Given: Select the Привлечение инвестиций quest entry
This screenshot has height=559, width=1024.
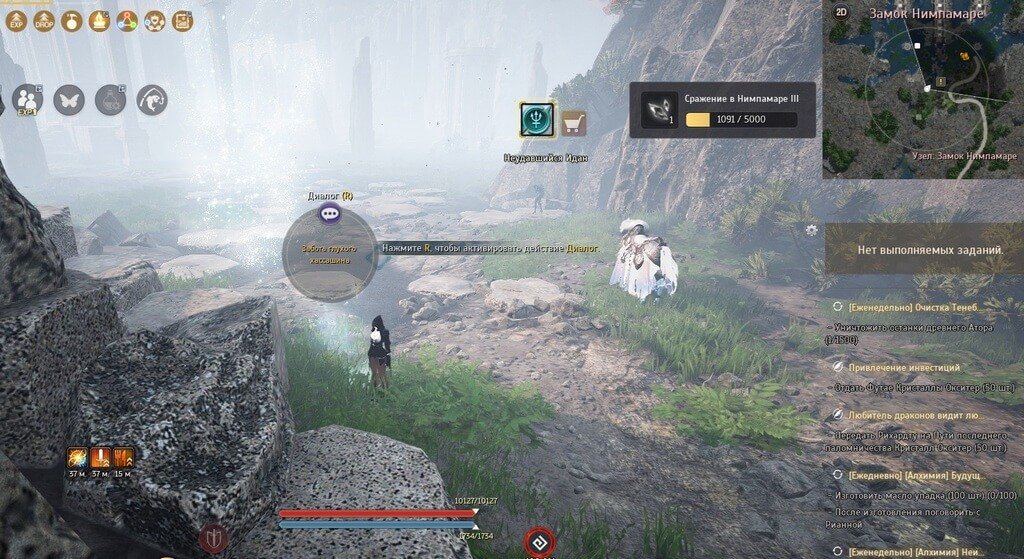Looking at the screenshot, I should tap(904, 367).
